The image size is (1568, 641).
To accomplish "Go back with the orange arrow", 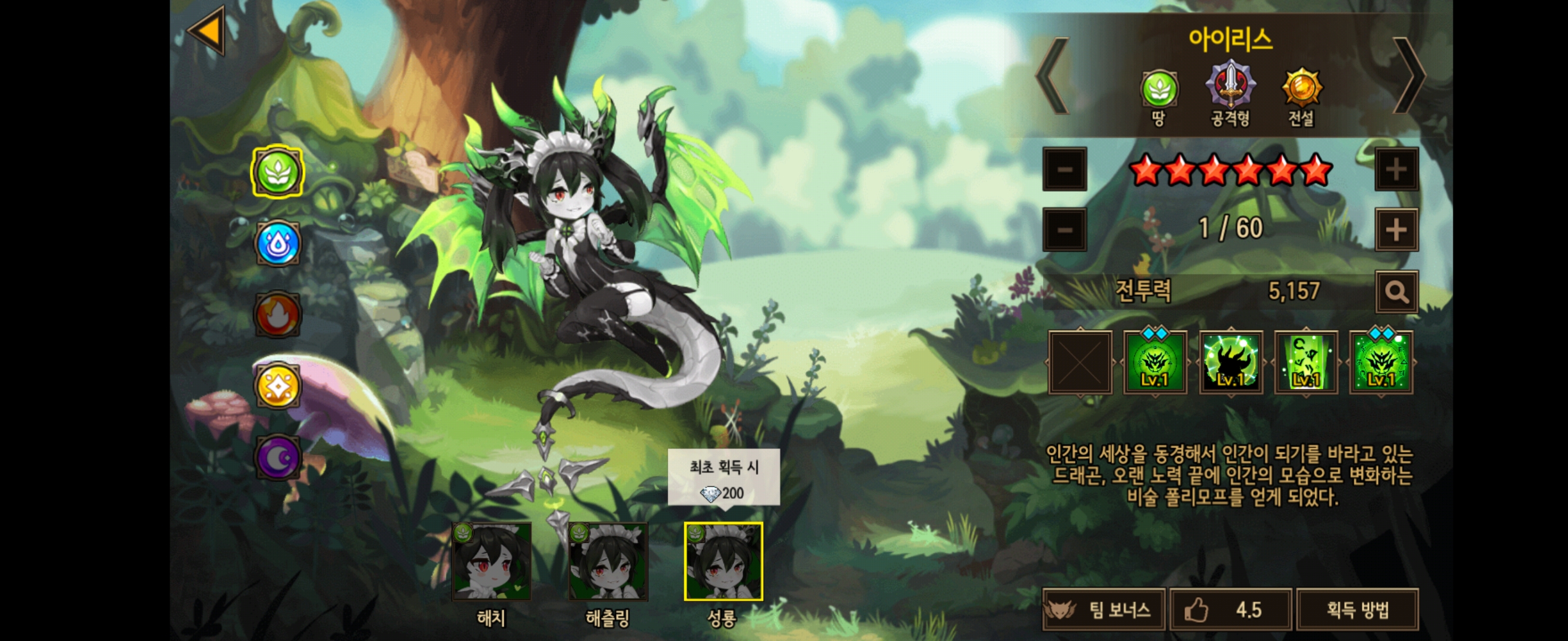I will point(207,30).
